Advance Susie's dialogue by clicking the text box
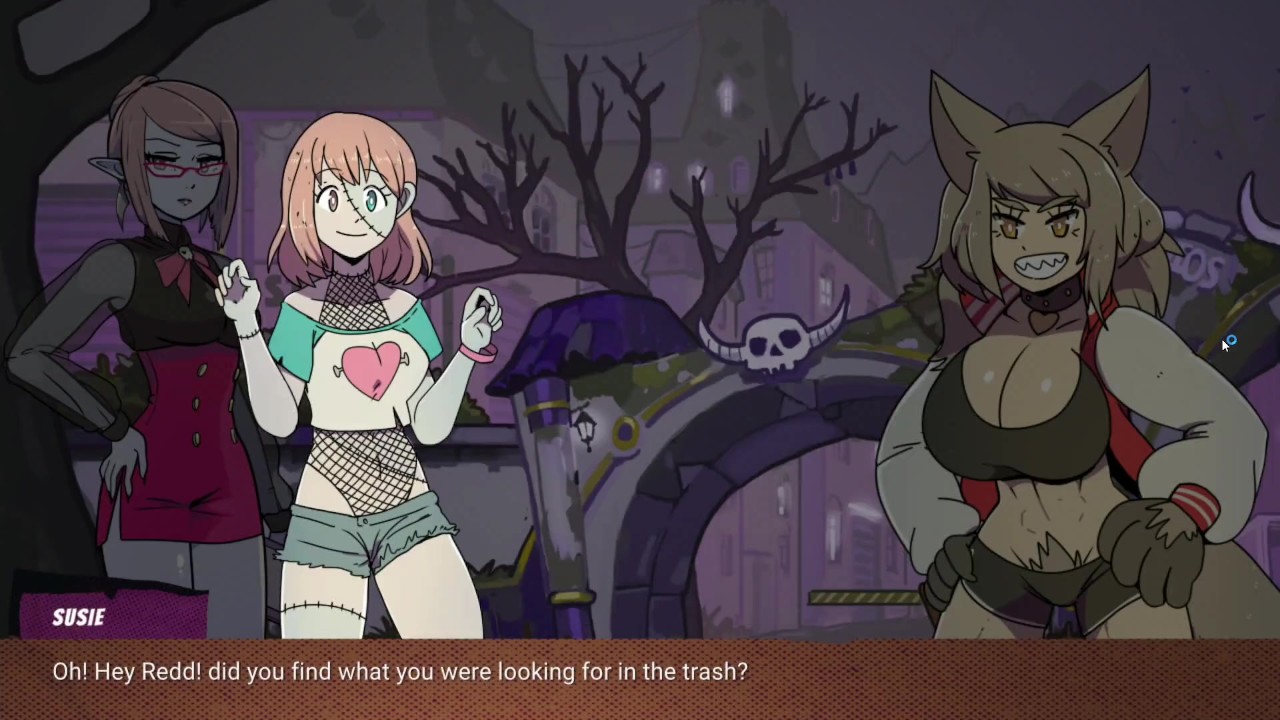Screen dimensions: 1280x720 click(640, 678)
